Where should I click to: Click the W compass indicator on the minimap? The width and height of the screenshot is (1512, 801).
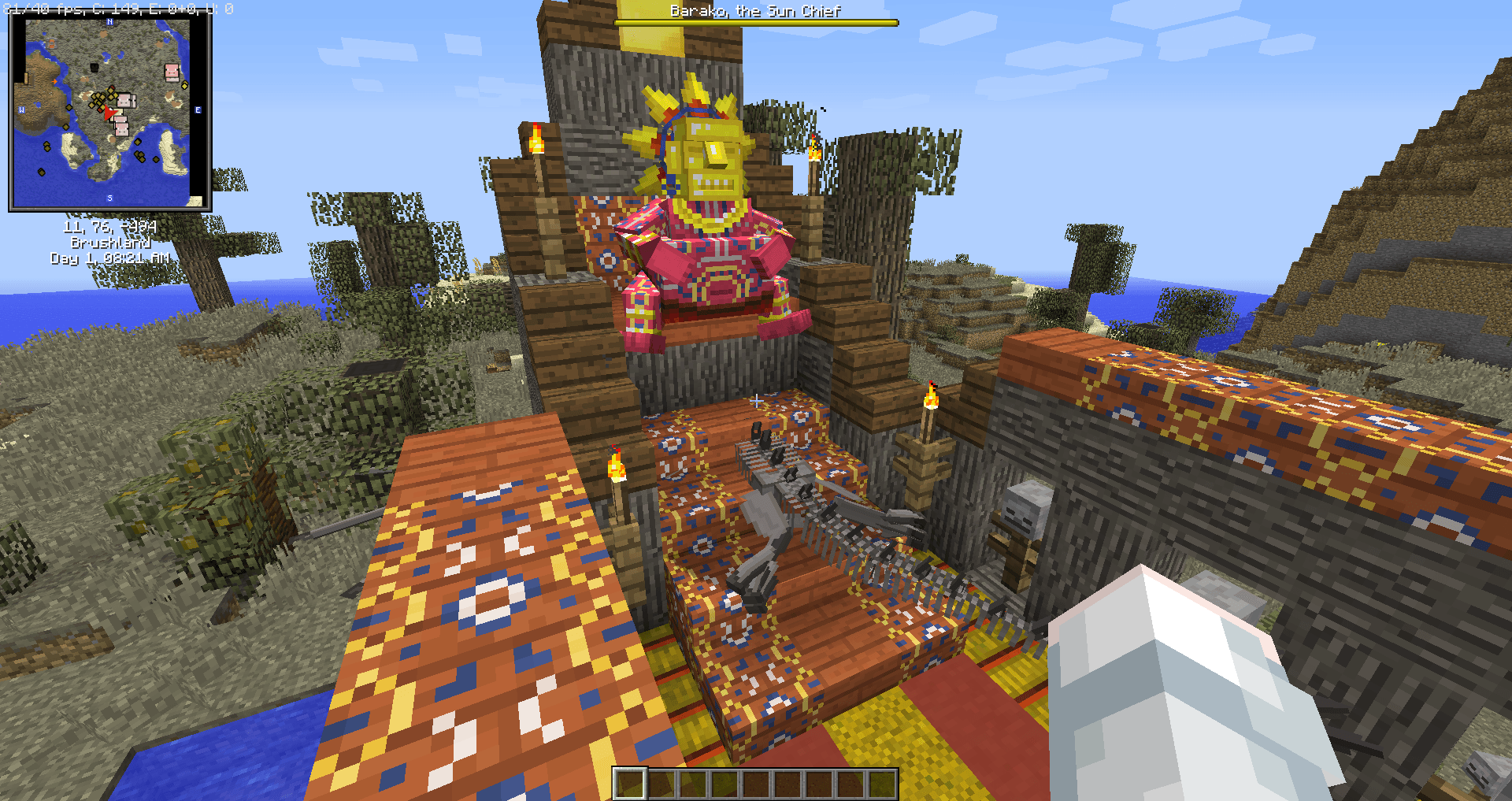(x=21, y=109)
